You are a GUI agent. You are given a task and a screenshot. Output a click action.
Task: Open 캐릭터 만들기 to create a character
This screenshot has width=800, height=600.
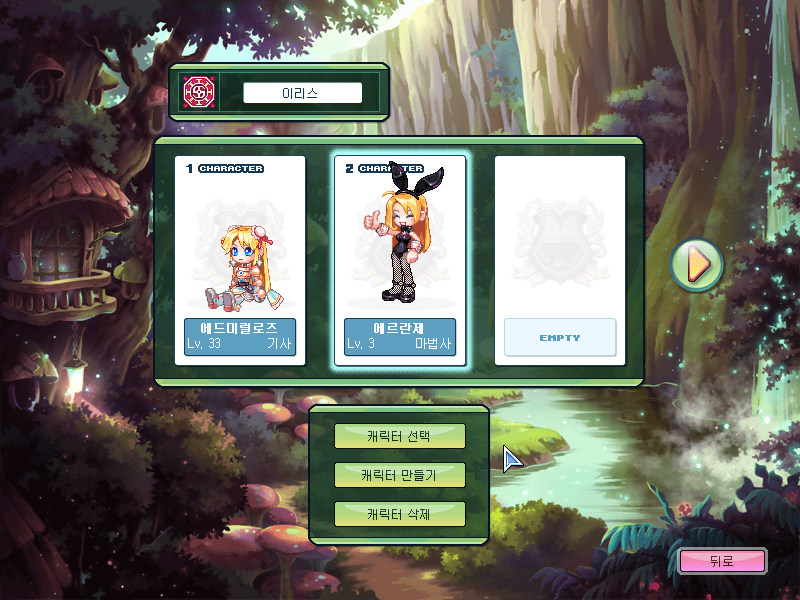pos(400,475)
